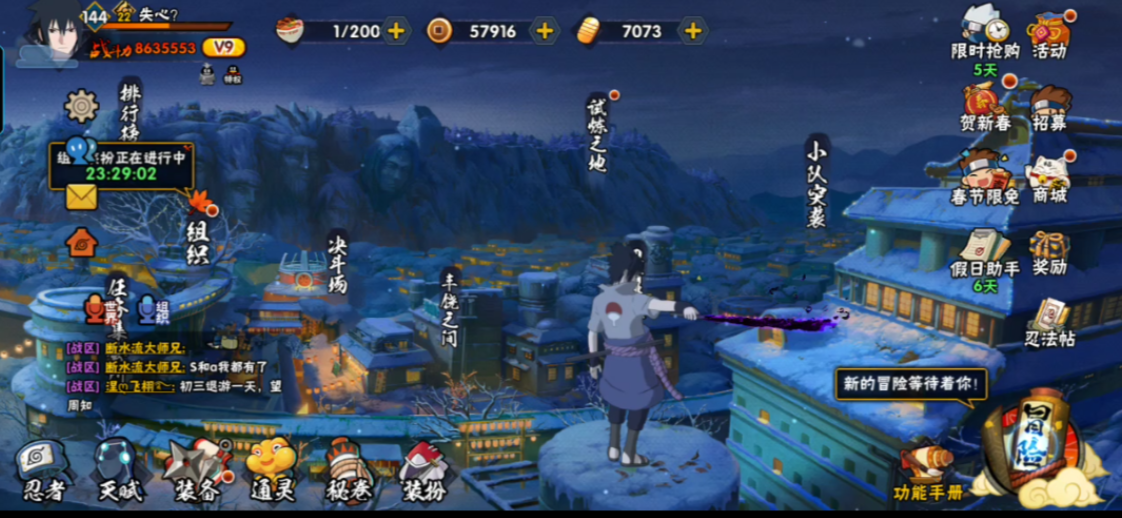
Task: Add stamina with the ramen plus button
Action: tap(397, 31)
